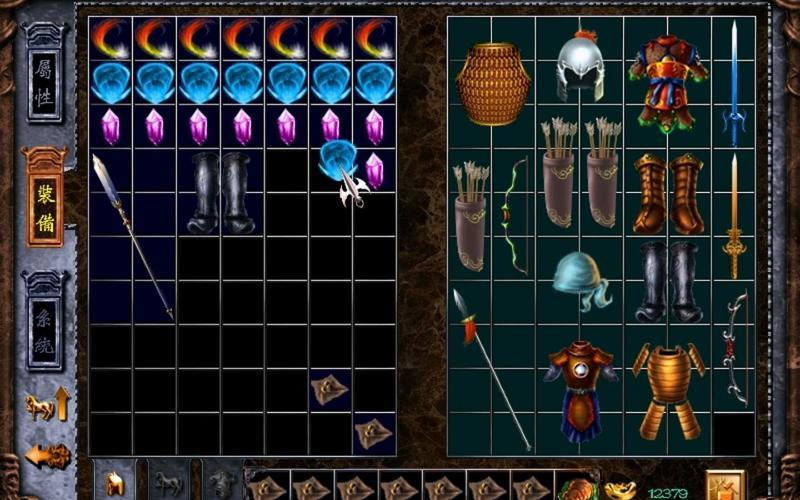Image resolution: width=800 pixels, height=500 pixels.
Task: Select the woven golden body armor
Action: click(x=492, y=84)
